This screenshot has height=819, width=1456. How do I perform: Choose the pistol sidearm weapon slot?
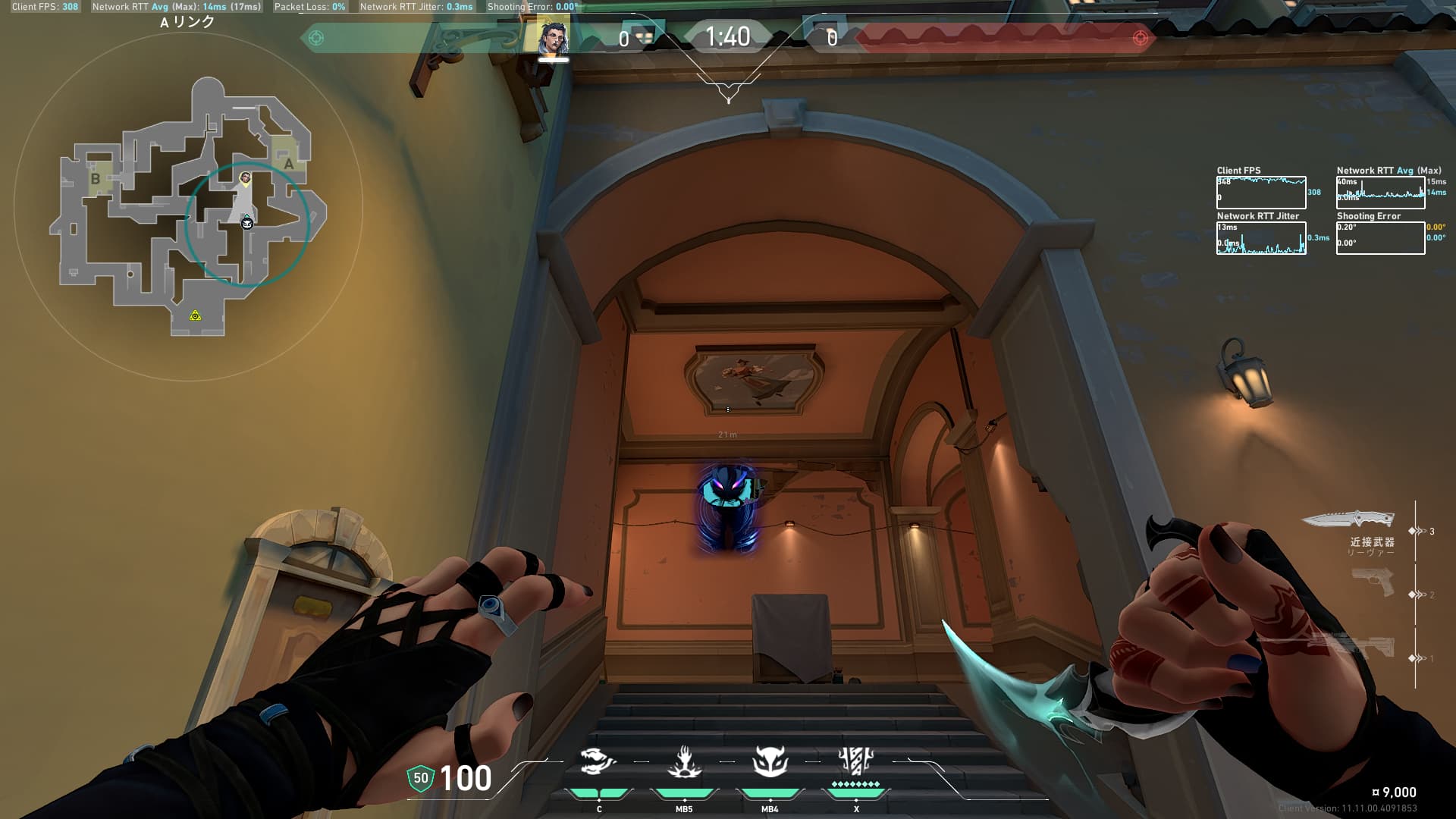[1373, 582]
